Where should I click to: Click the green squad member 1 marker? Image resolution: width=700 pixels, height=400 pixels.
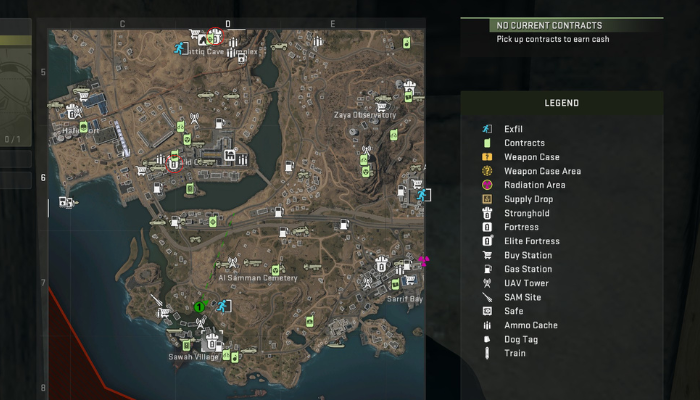click(x=200, y=305)
